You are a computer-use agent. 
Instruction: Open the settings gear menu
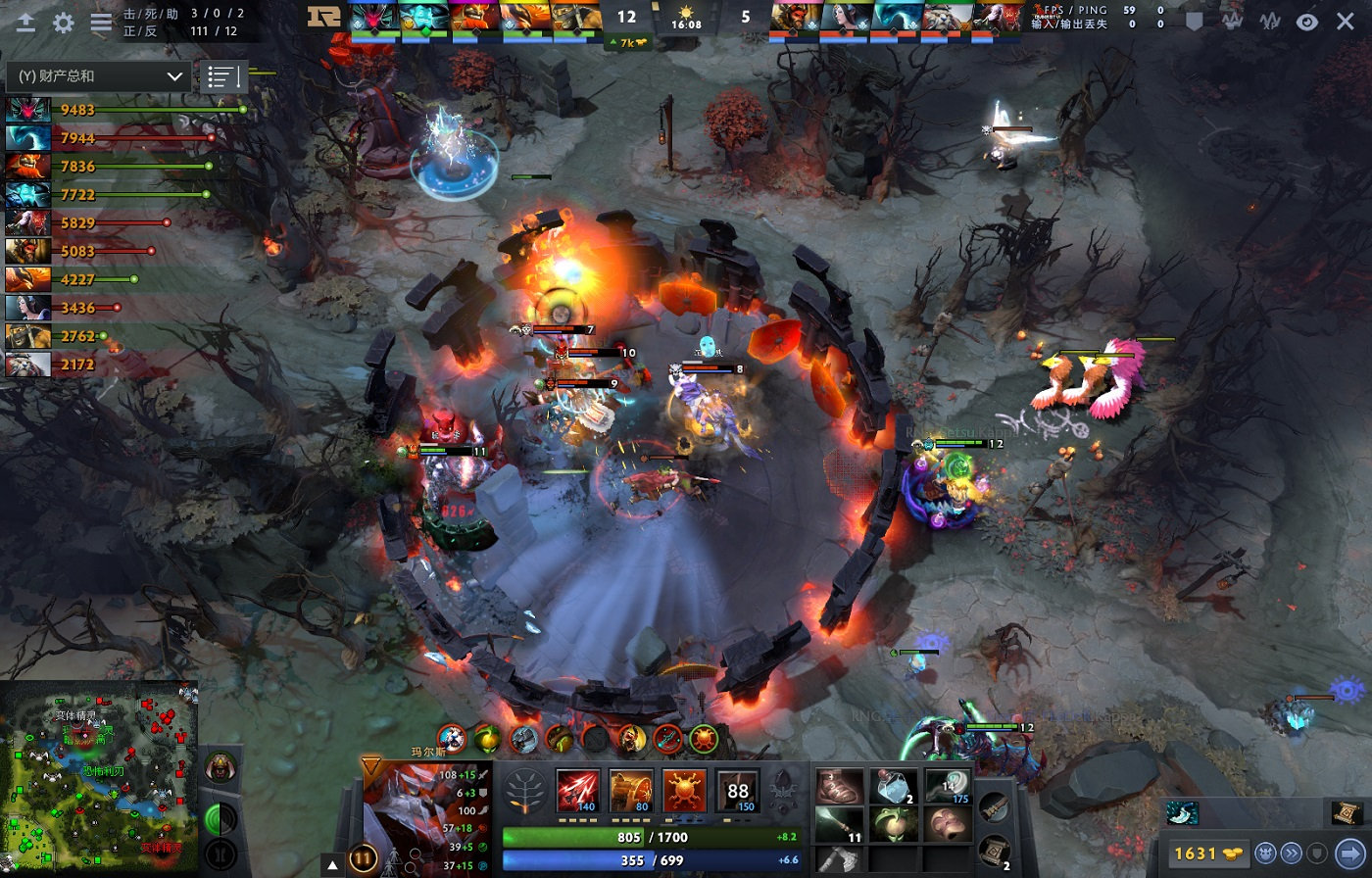64,23
